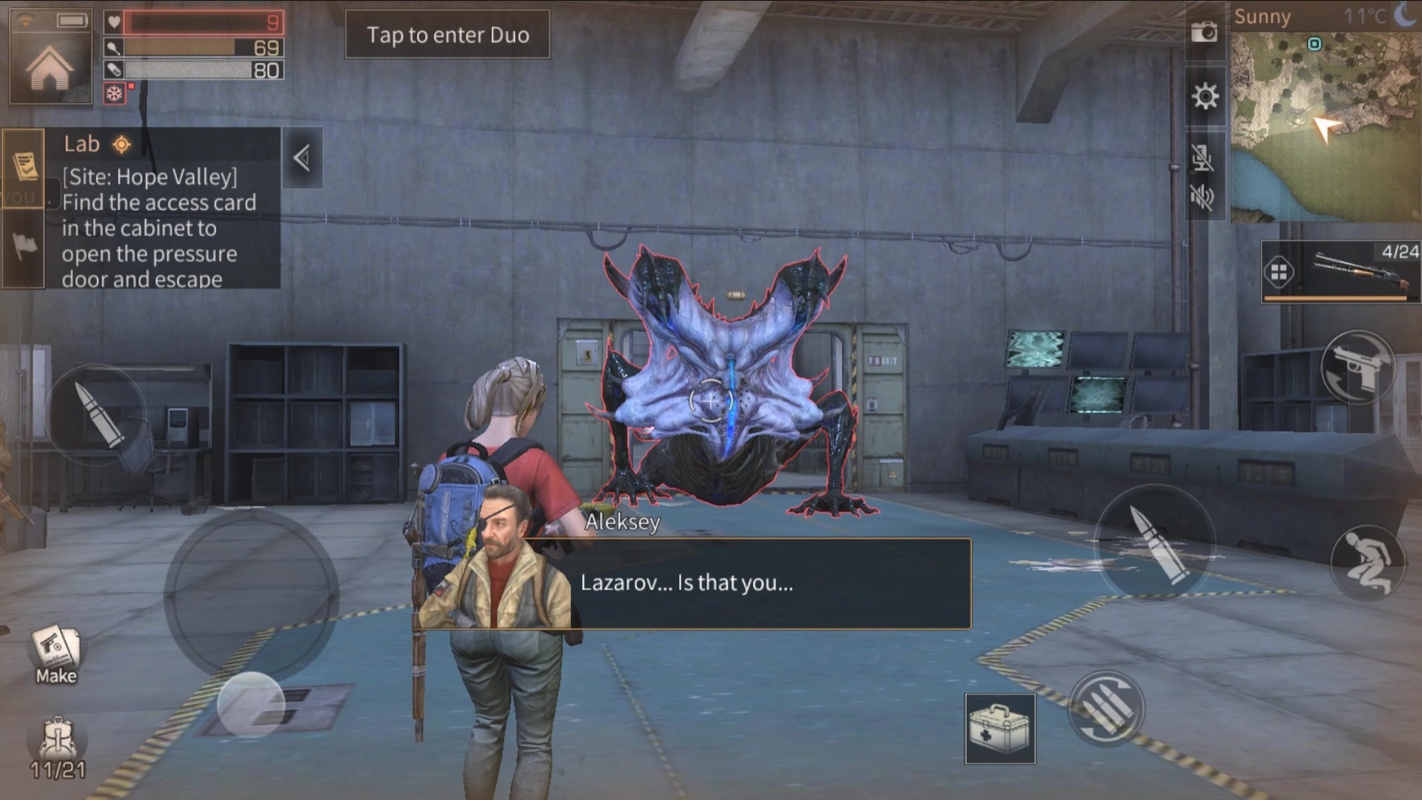Screen dimensions: 1422x800
Task: Select the shotgun weapon slot
Action: pos(1340,271)
